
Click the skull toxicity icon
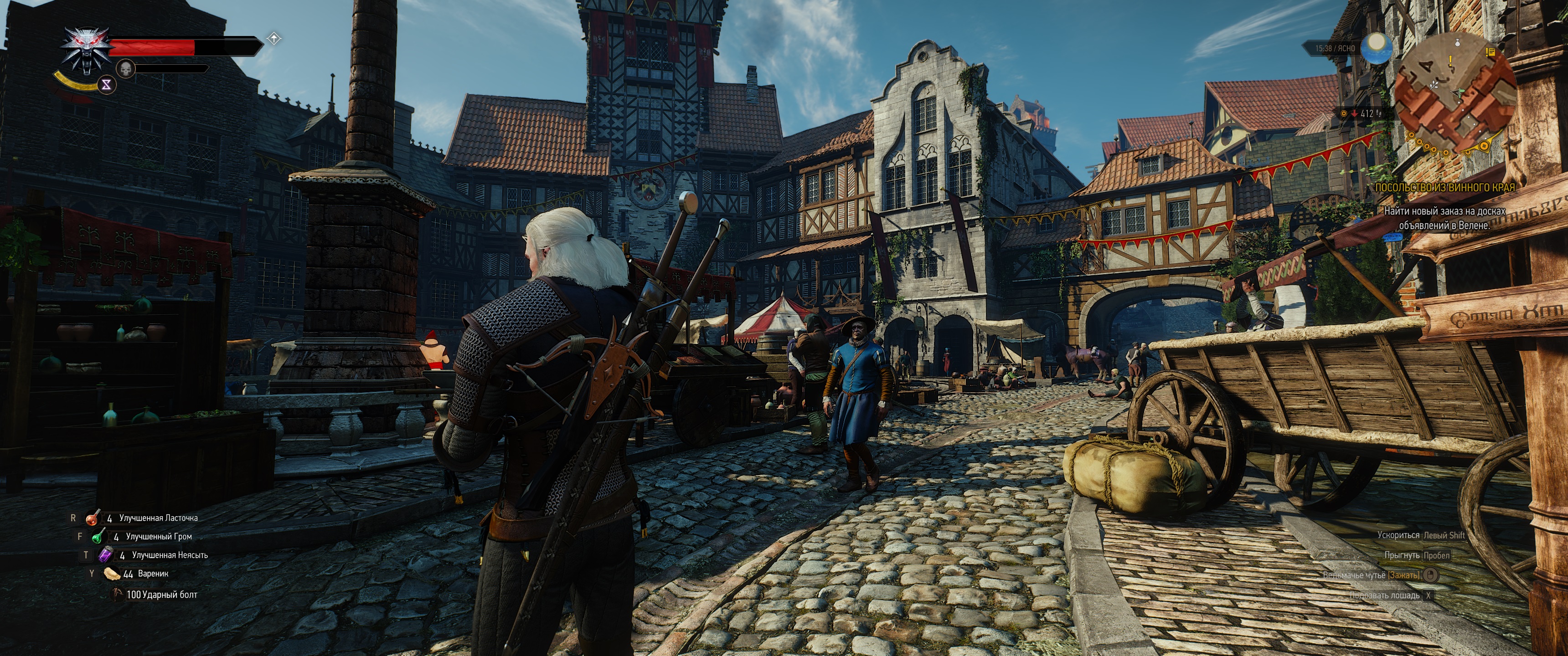[126, 69]
